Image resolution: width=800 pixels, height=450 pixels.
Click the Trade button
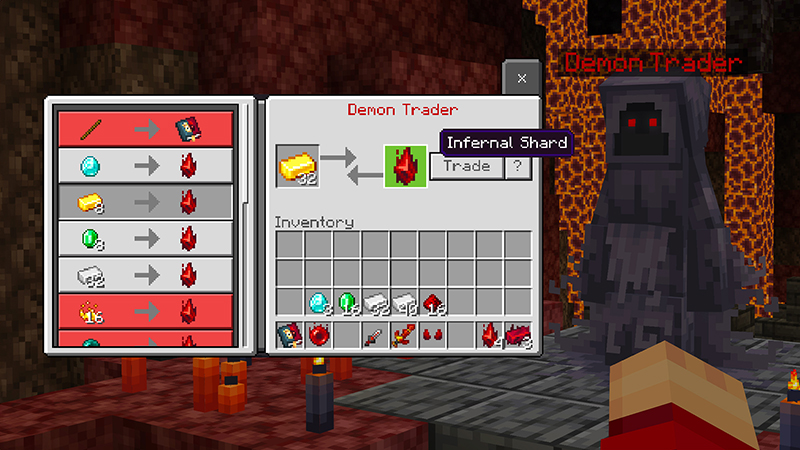[x=467, y=167]
